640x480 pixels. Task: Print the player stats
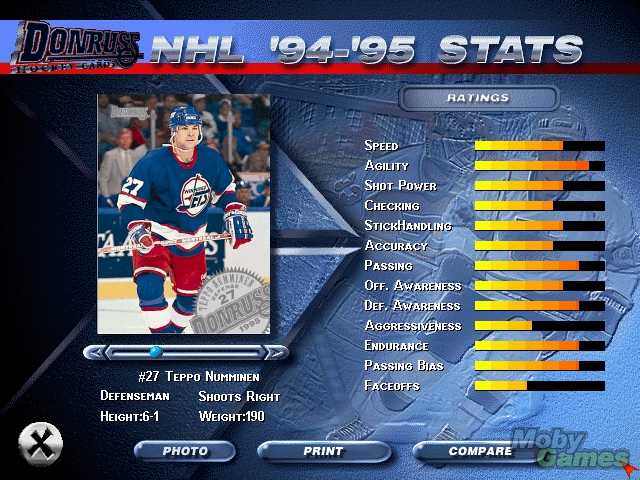pos(323,451)
